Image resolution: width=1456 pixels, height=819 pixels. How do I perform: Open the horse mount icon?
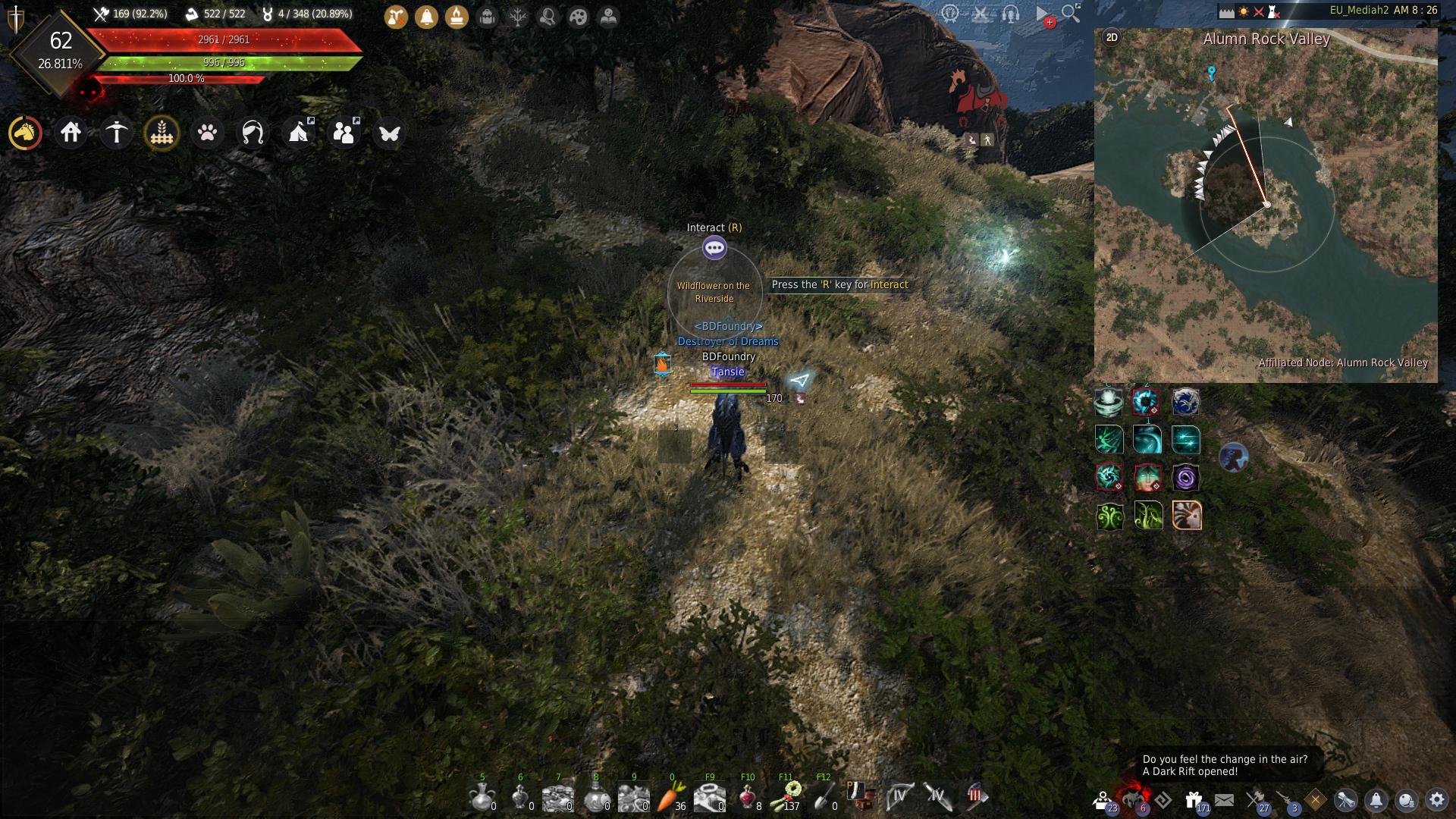[x=25, y=133]
